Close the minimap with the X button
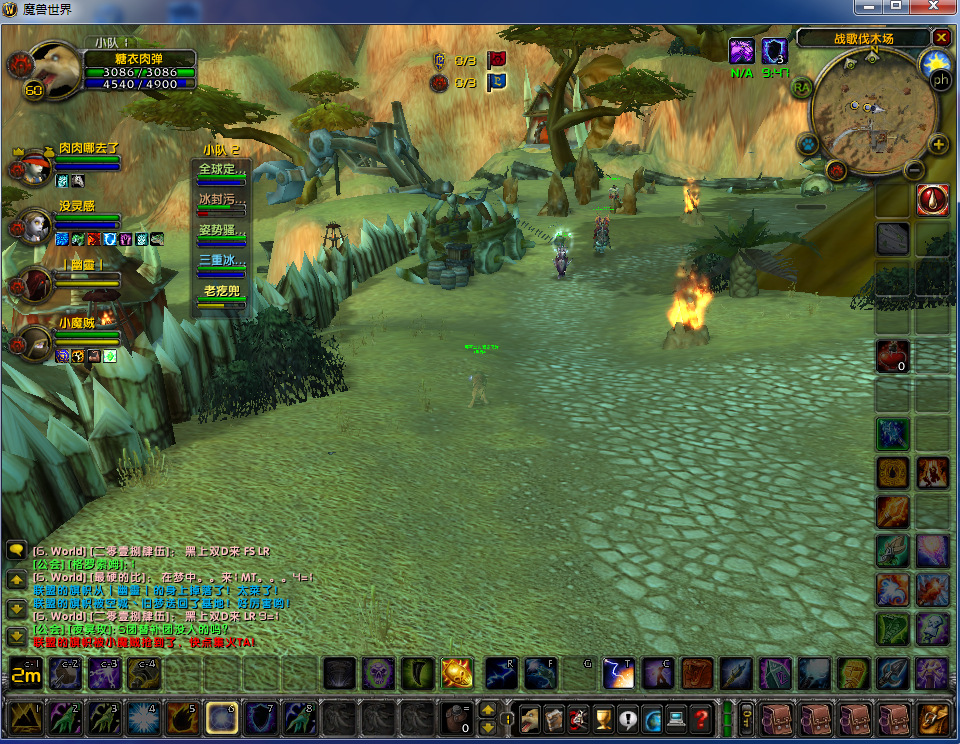The height and width of the screenshot is (744, 960). pyautogui.click(x=941, y=38)
